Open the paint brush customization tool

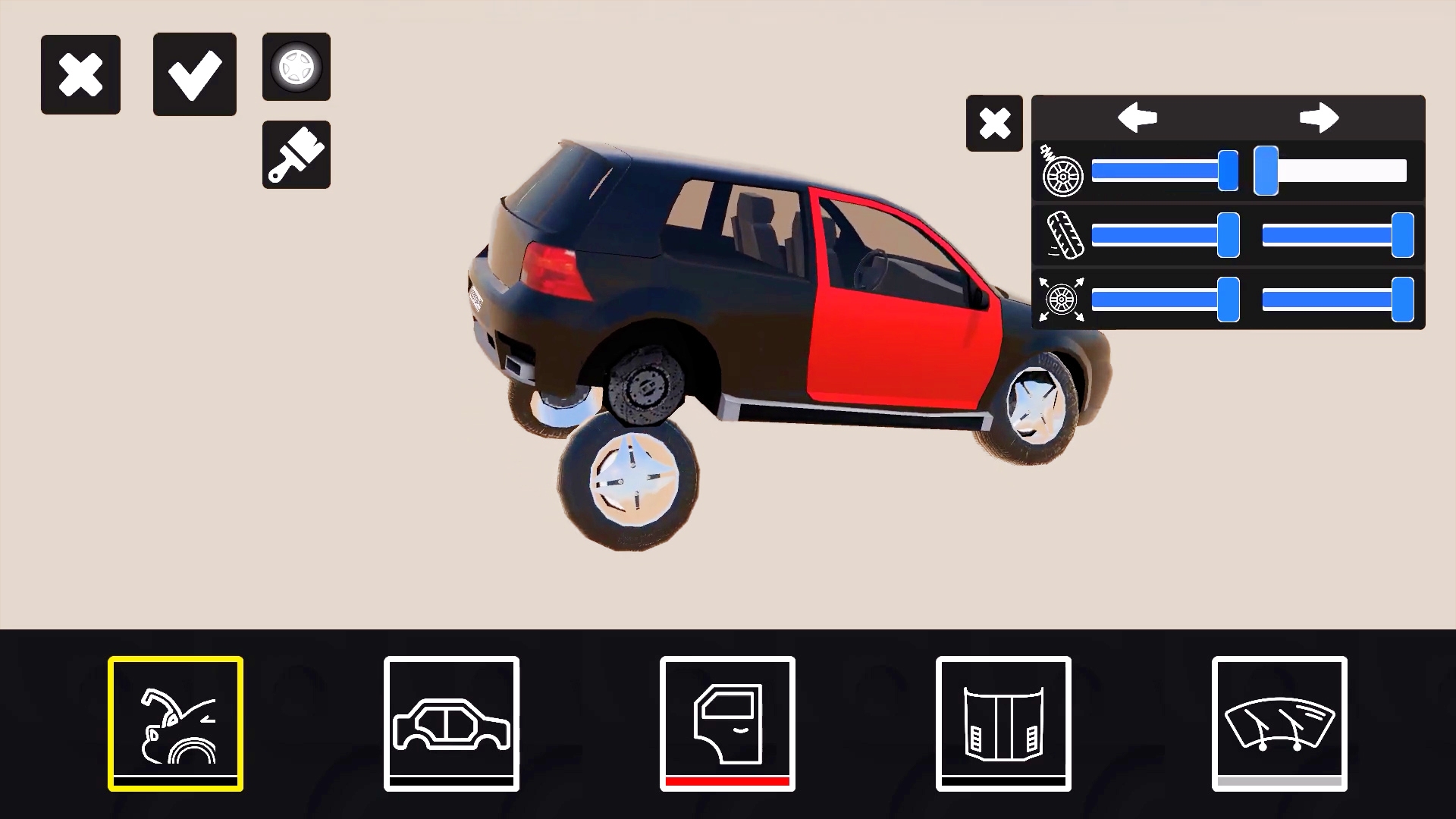click(296, 154)
